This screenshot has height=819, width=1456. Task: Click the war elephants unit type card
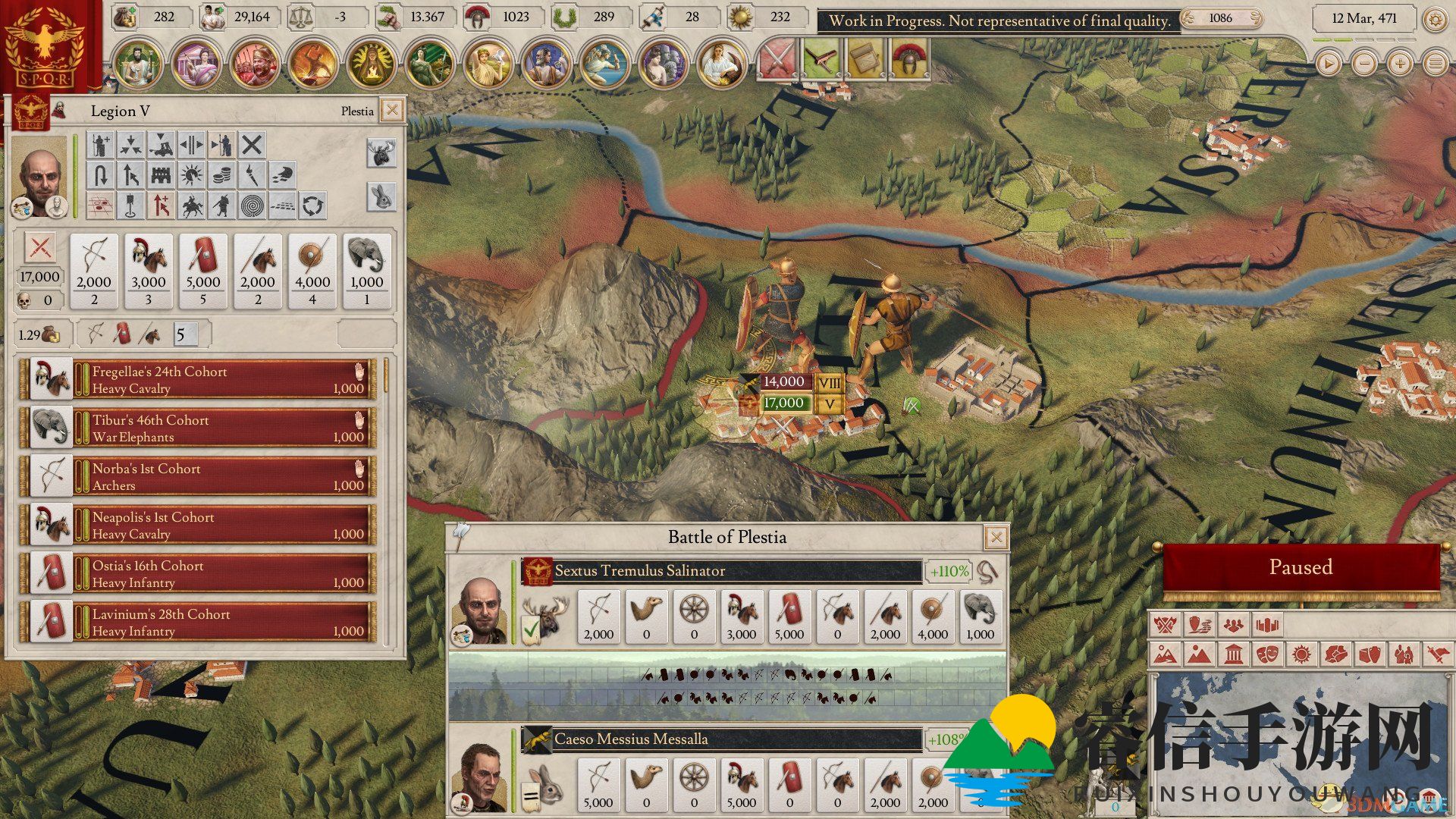(367, 270)
